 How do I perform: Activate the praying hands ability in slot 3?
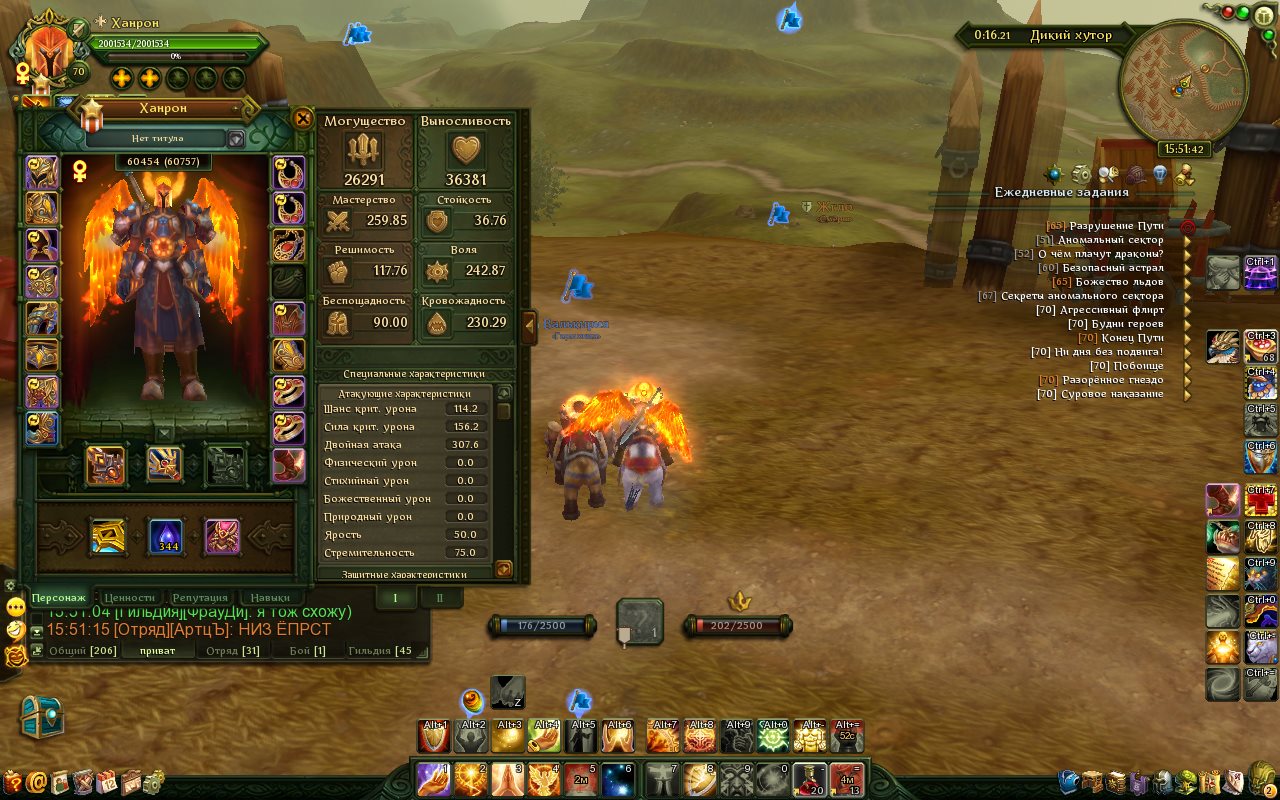click(x=509, y=778)
